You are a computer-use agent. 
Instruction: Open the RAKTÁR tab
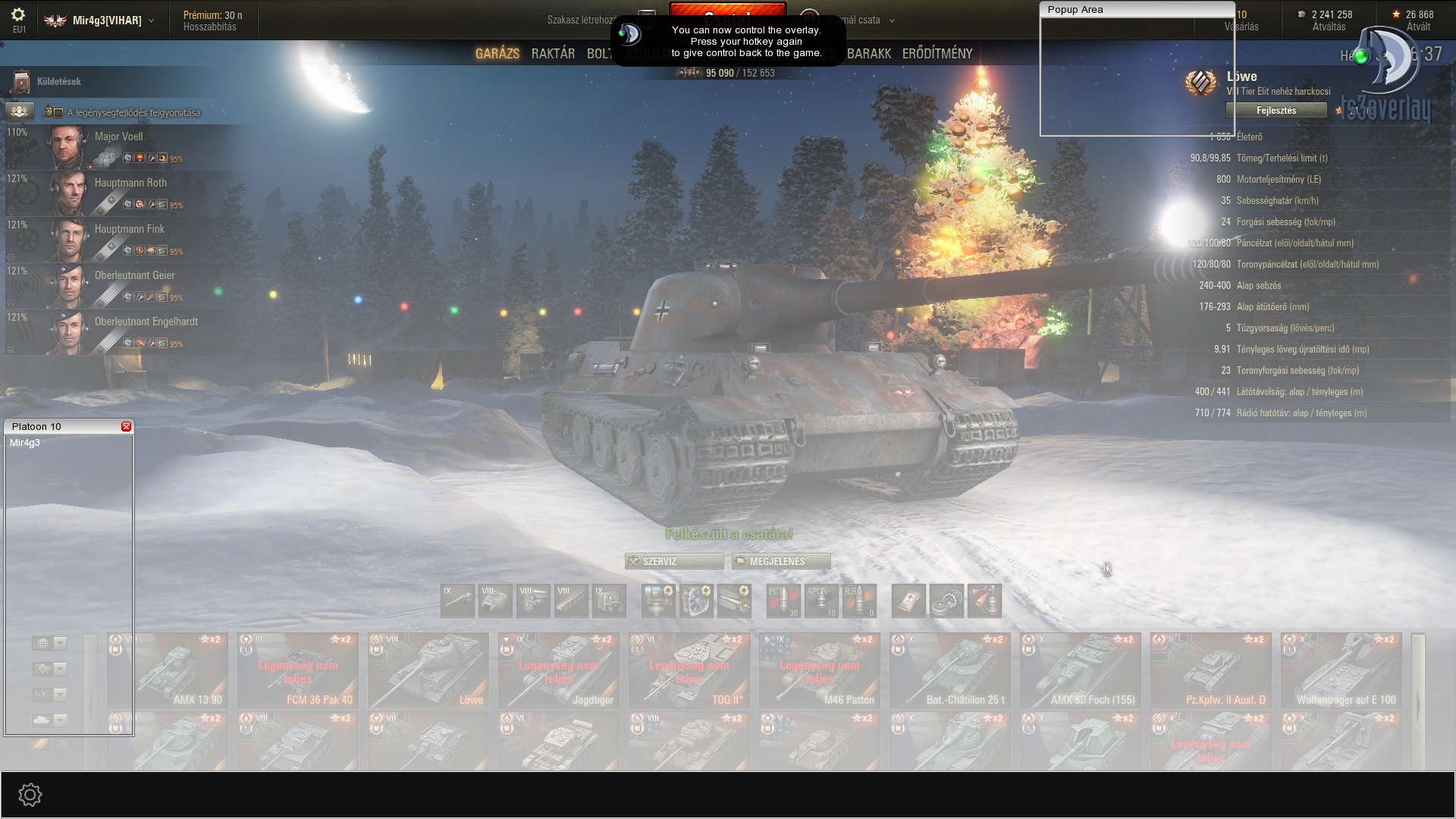point(553,54)
